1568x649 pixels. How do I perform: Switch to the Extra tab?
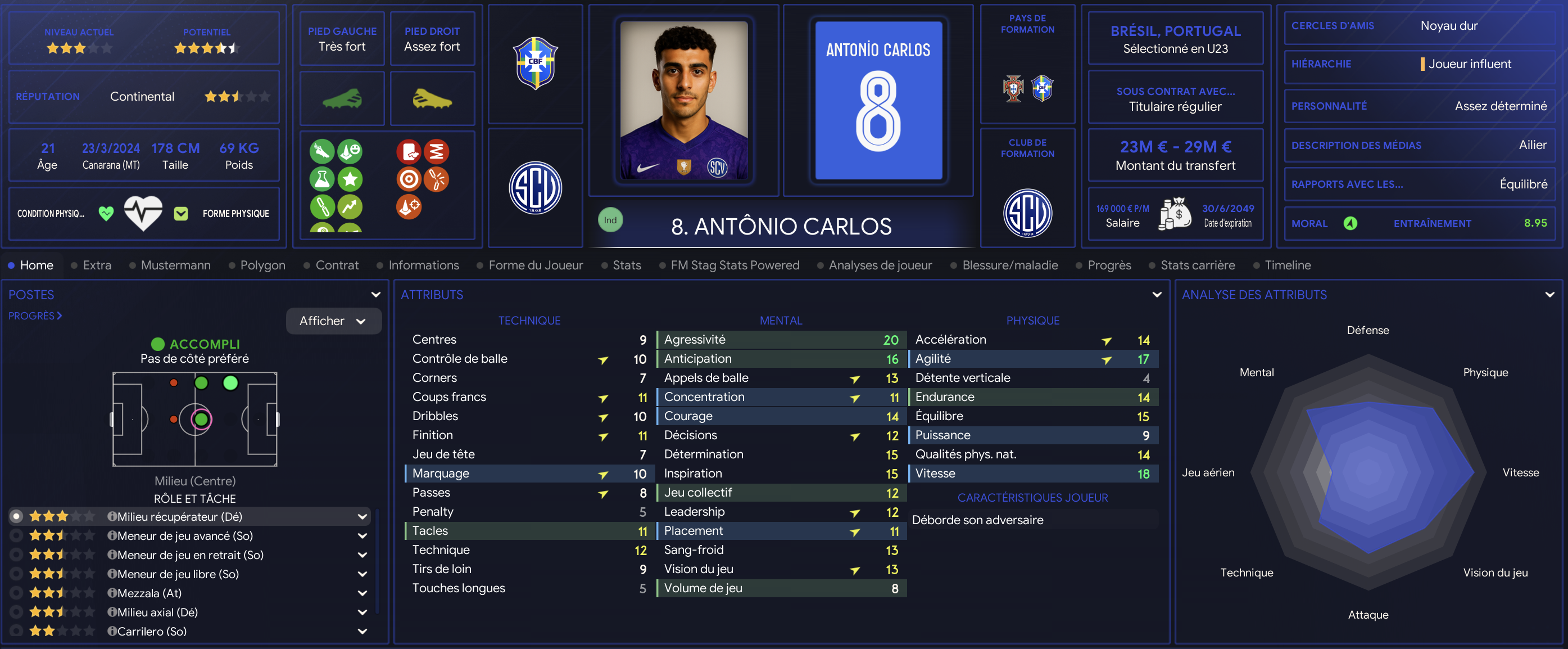pyautogui.click(x=97, y=265)
